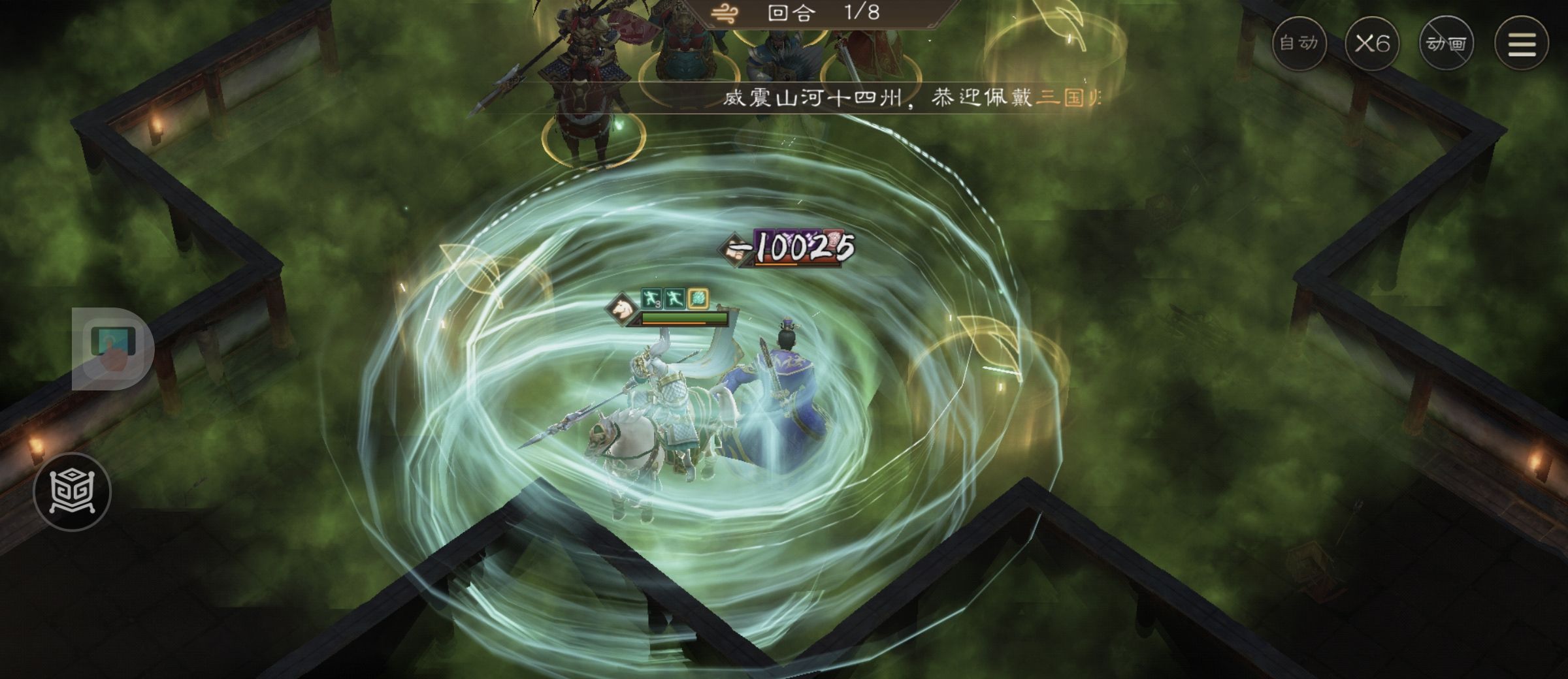The image size is (1568, 679).
Task: Toggle battle speed from X6 setting
Action: coord(1373,43)
